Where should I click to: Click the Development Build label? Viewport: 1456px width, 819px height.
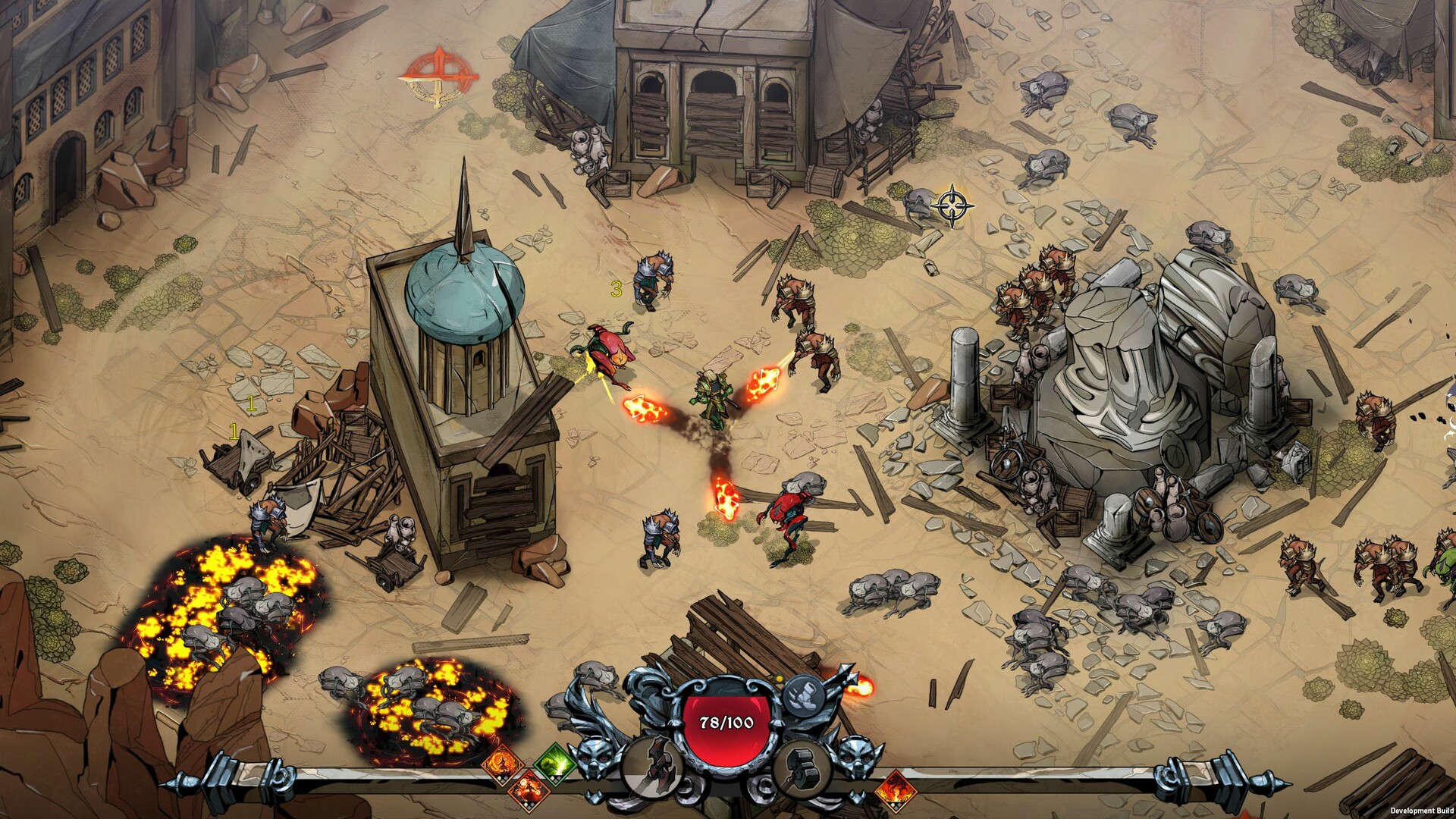[1422, 811]
